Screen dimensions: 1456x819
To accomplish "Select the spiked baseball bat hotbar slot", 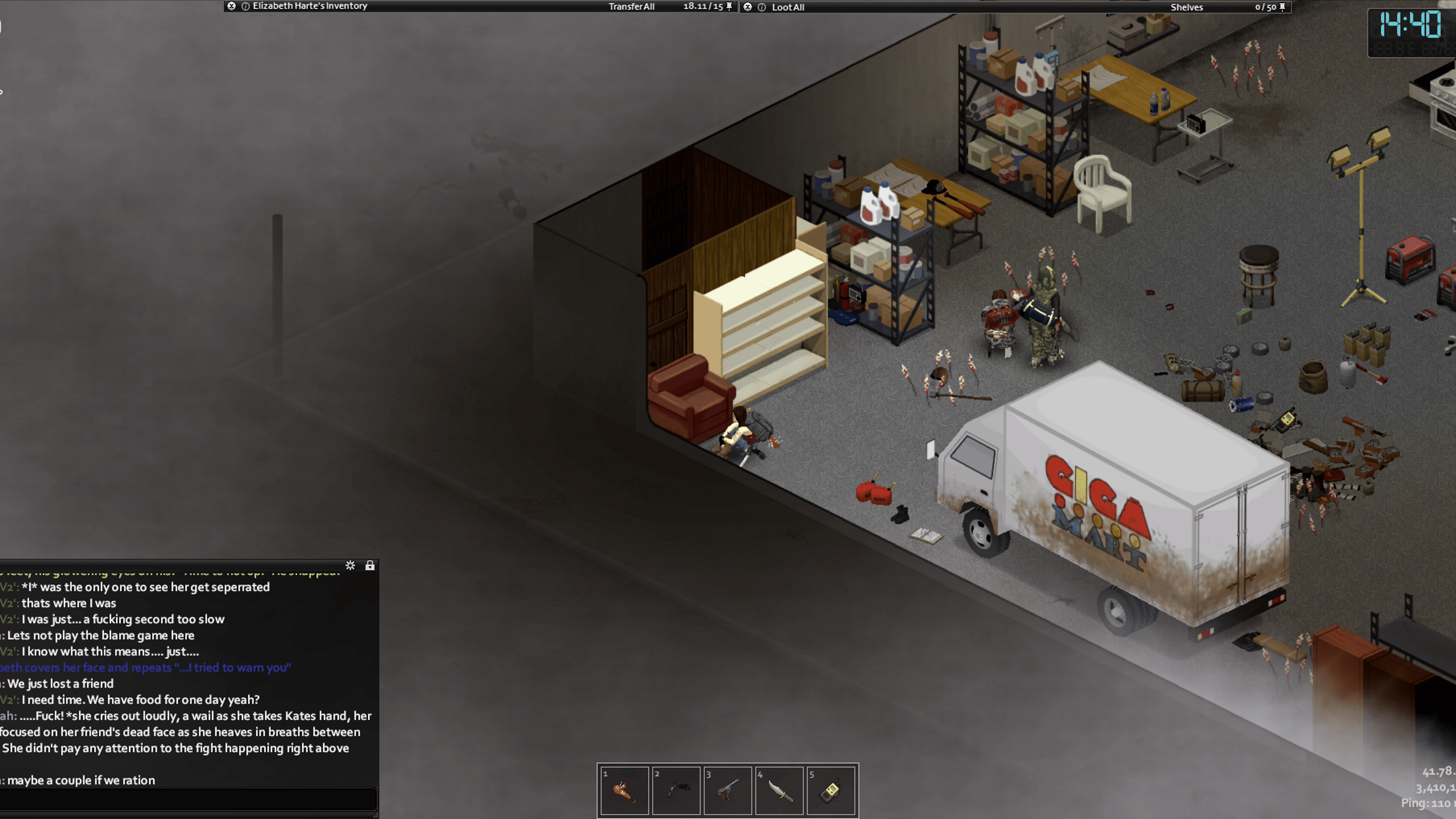I will pyautogui.click(x=624, y=790).
